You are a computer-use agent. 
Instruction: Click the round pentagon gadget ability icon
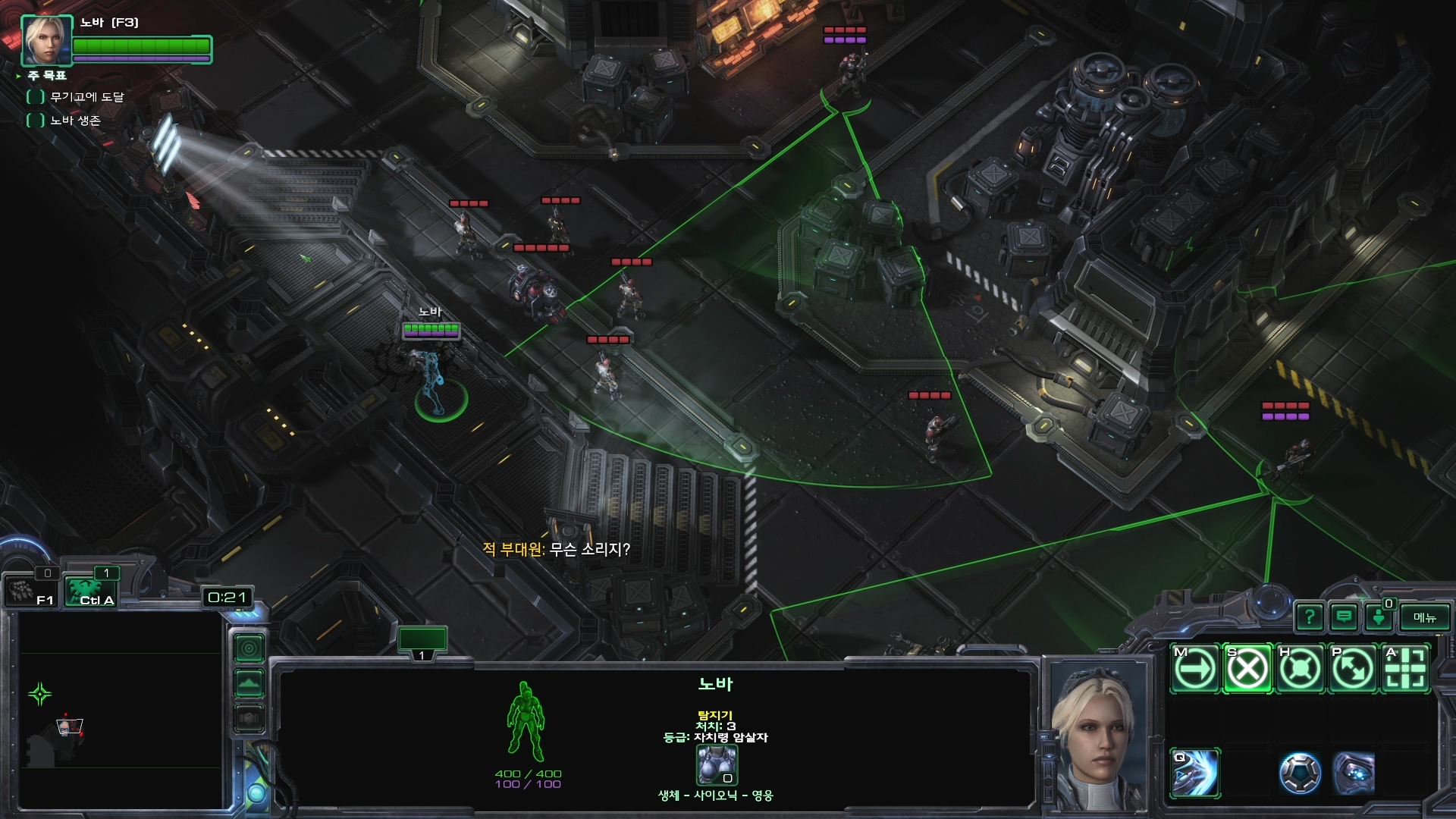click(x=1300, y=773)
